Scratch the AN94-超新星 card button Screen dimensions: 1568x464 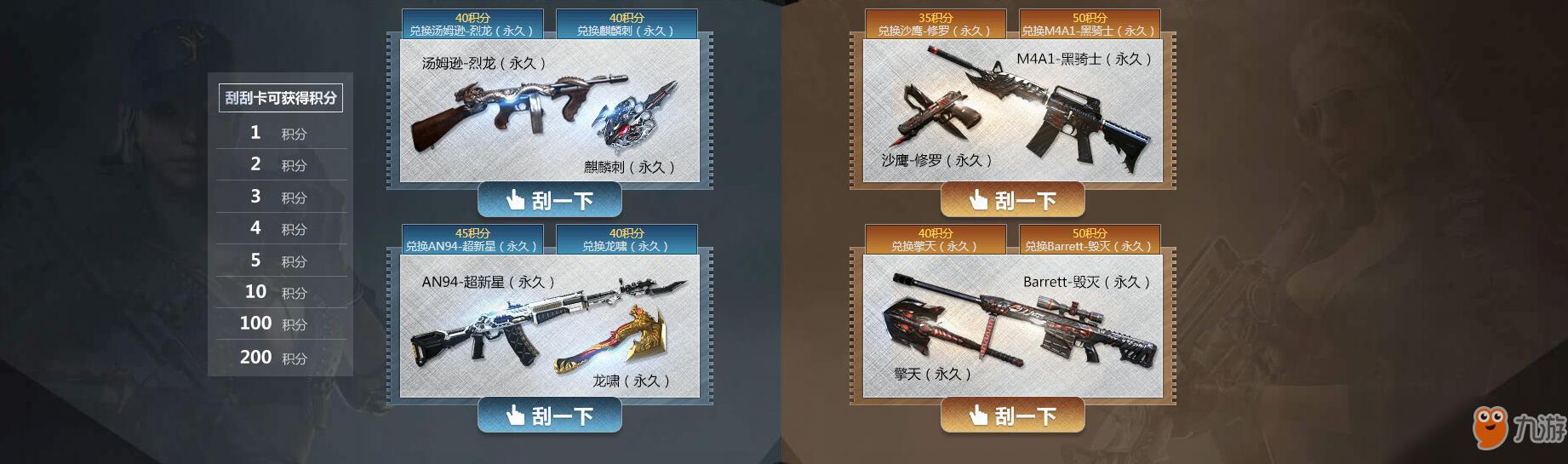coord(549,415)
